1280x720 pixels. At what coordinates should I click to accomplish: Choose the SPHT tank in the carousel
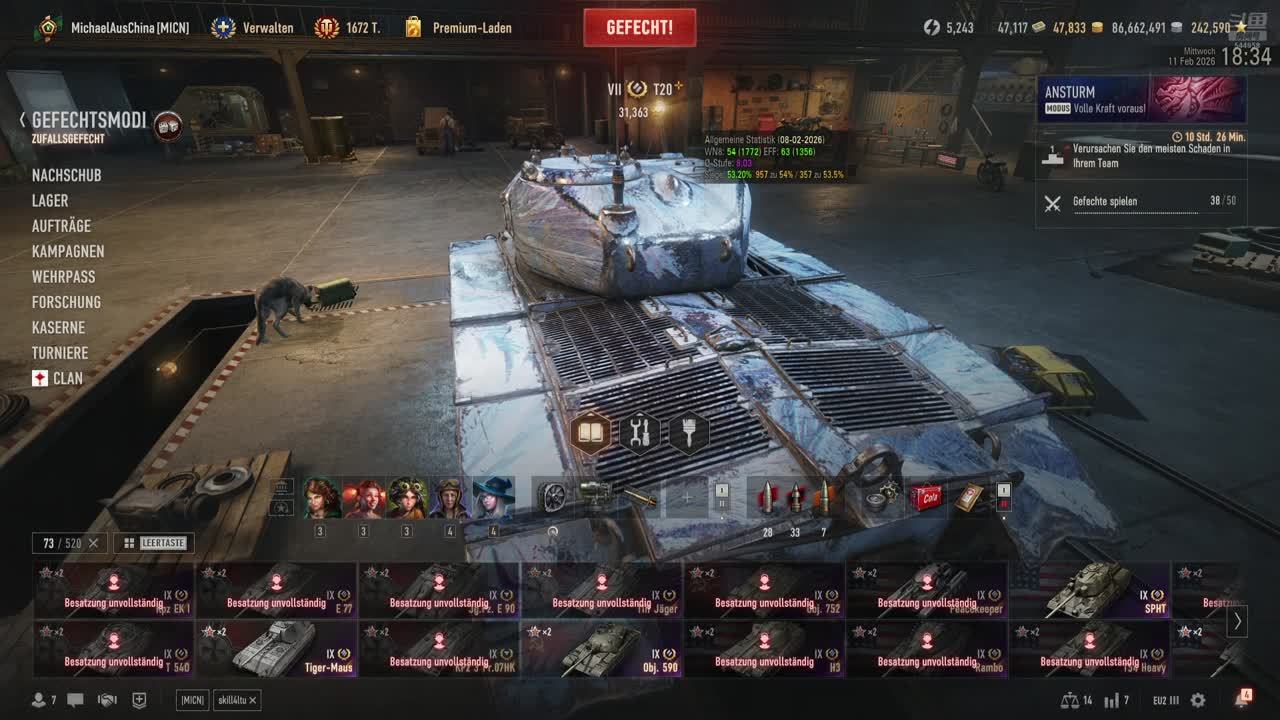click(1090, 590)
